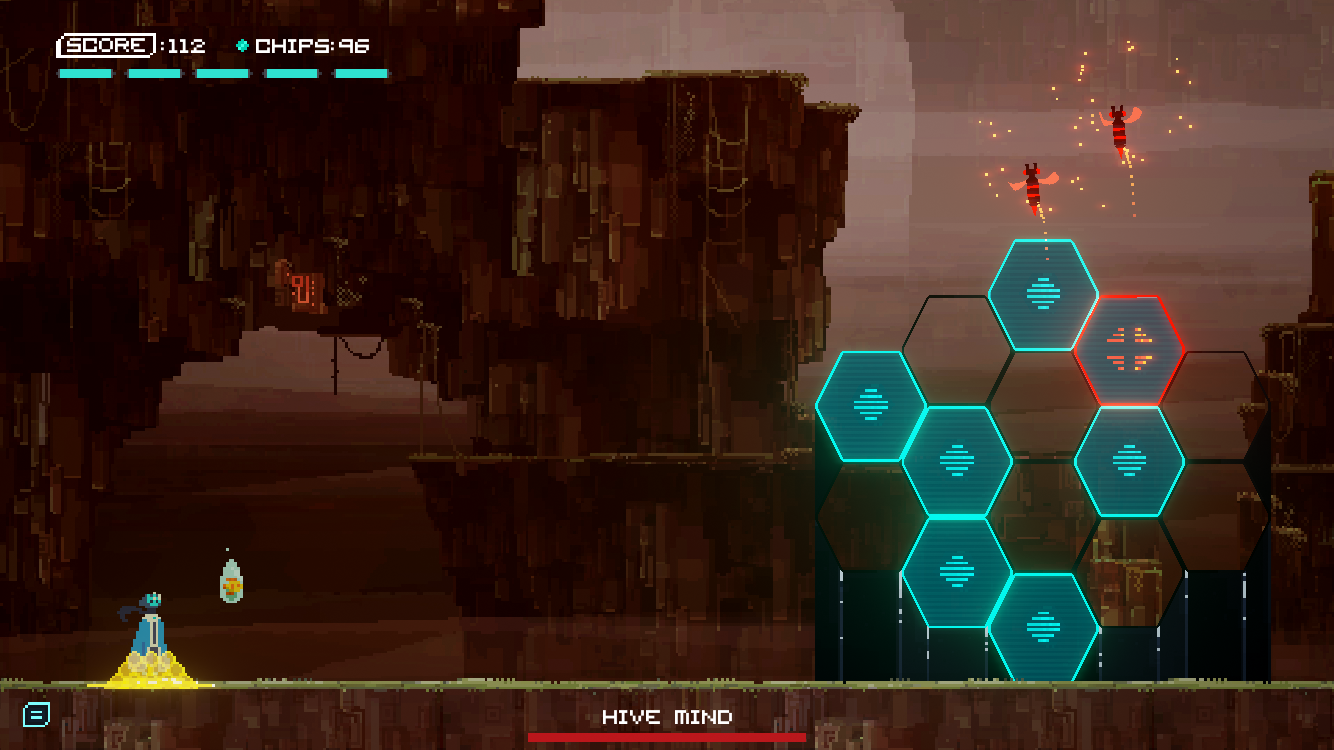The image size is (1334, 750).
Task: Click the leftmost cyan hexagon tile
Action: (x=874, y=407)
